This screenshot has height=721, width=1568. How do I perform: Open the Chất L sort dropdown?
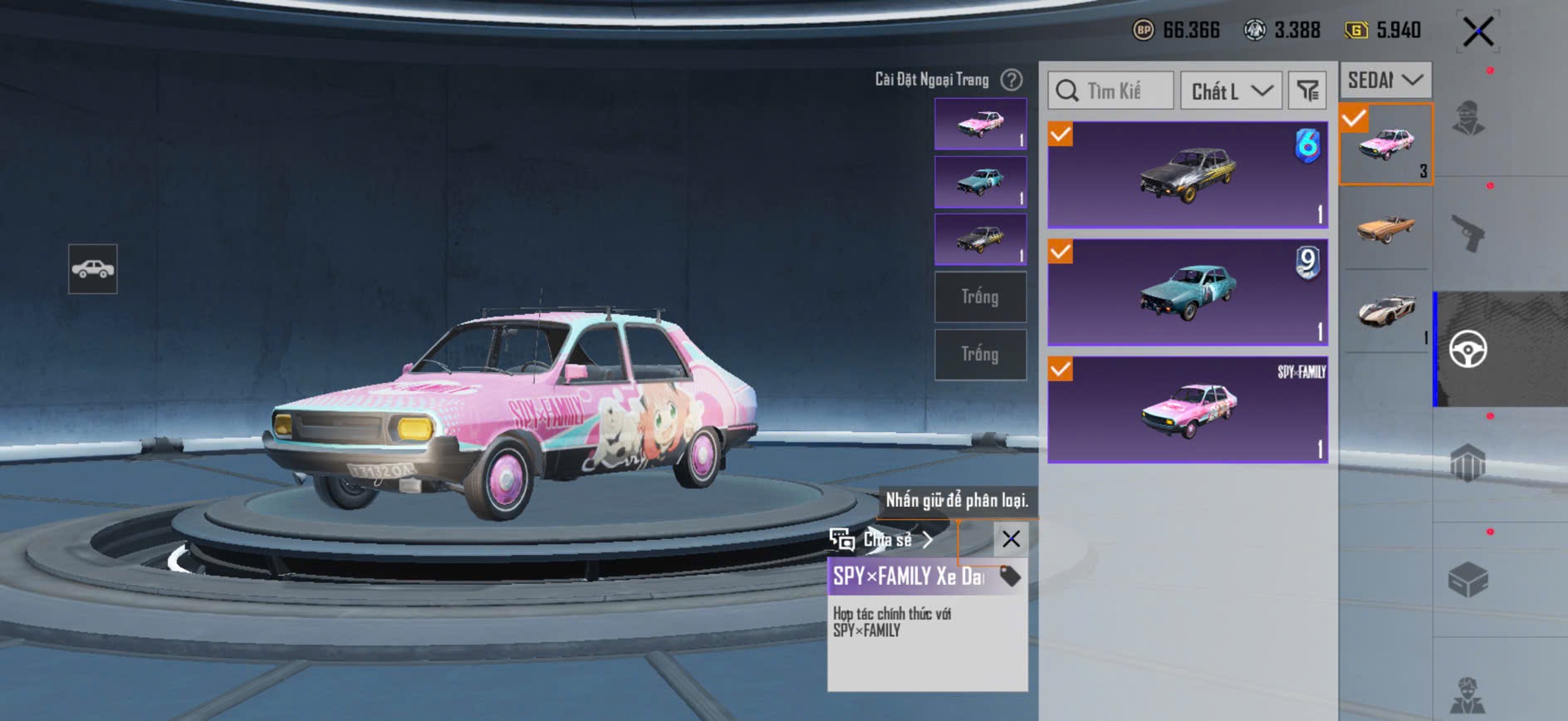1231,91
